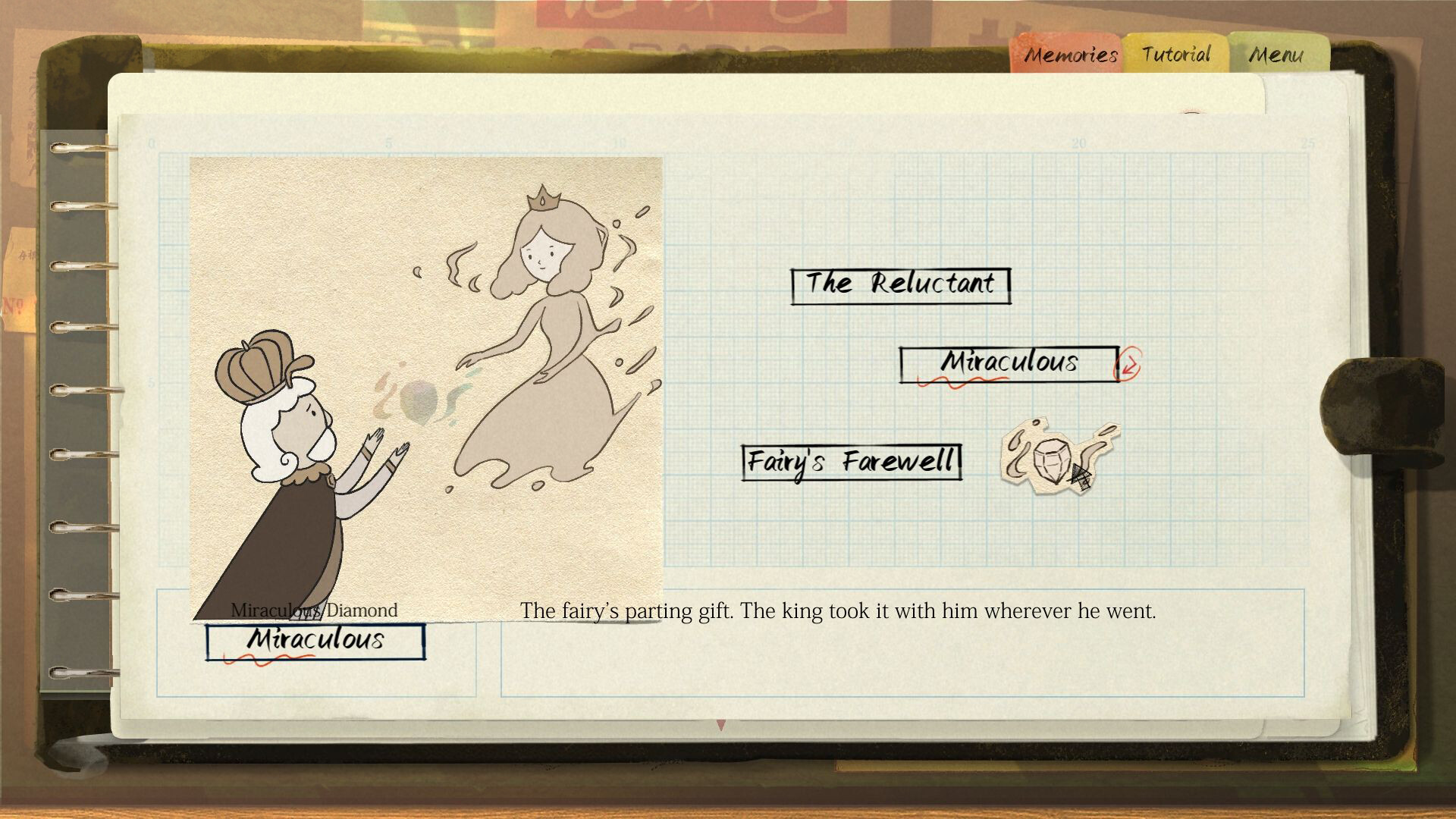The height and width of the screenshot is (819, 1456).
Task: Click the upper 'Miraculous' word box
Action: coord(1009,363)
